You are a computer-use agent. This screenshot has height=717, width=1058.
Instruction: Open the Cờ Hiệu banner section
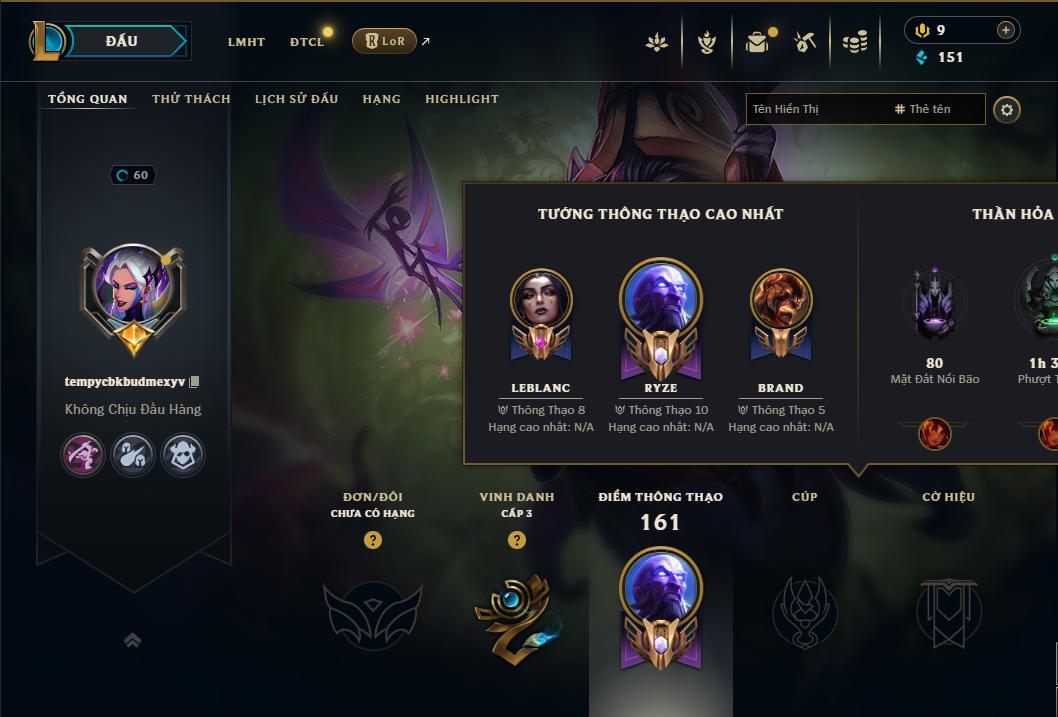click(948, 611)
